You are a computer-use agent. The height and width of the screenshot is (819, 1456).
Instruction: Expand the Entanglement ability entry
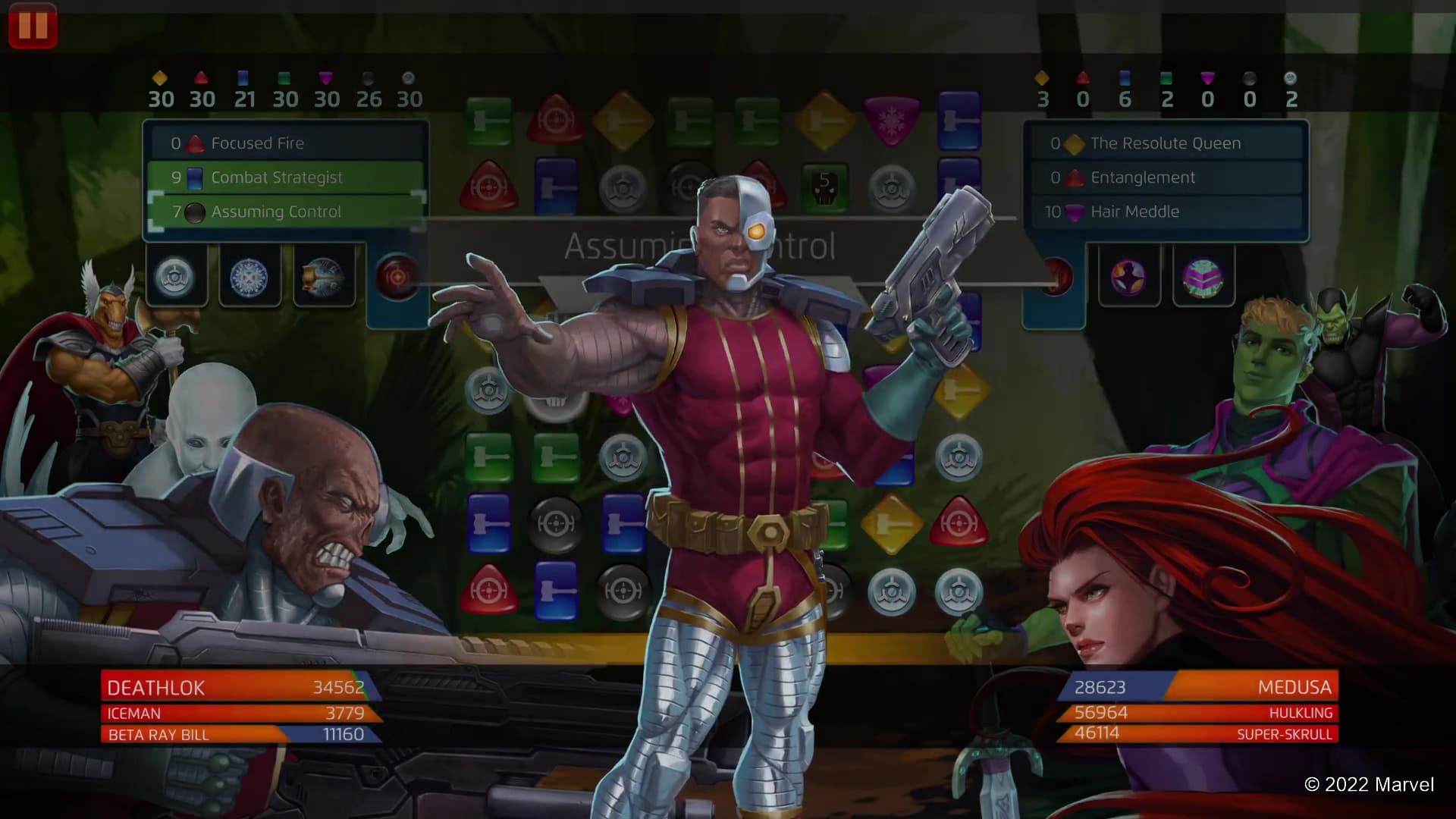click(1168, 177)
